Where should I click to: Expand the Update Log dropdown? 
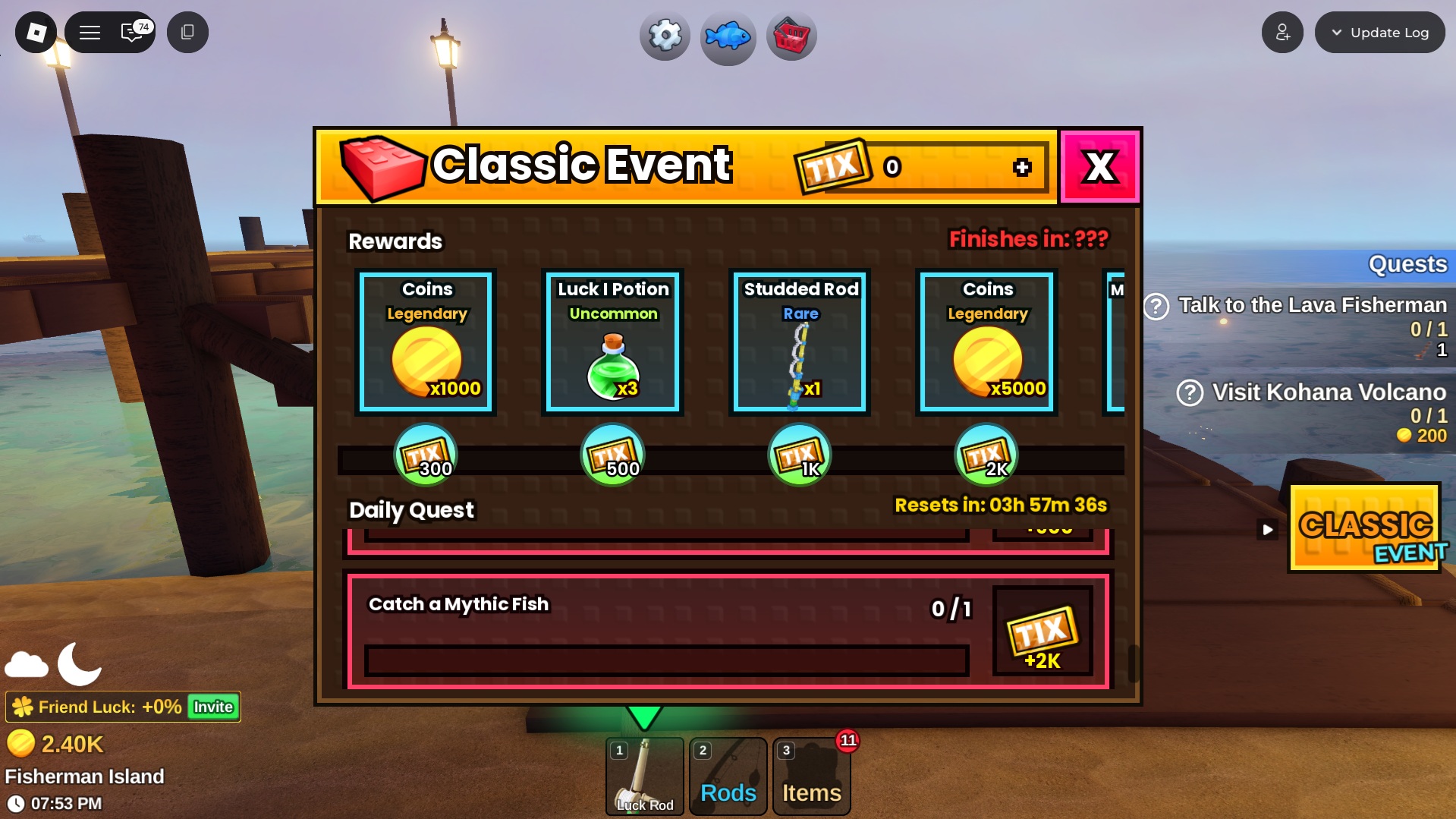pyautogui.click(x=1379, y=32)
